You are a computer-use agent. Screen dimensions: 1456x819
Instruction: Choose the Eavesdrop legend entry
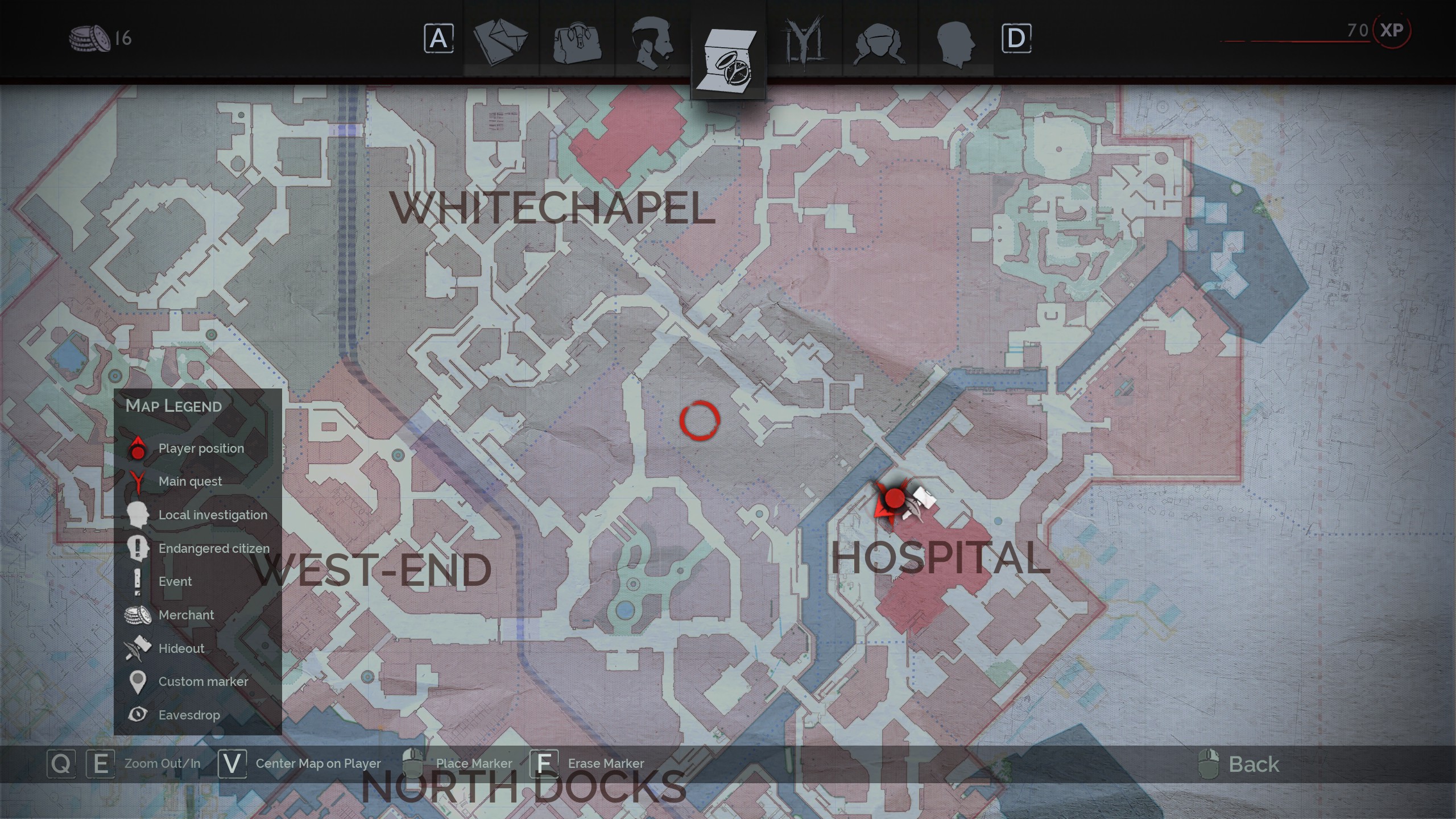[x=189, y=715]
